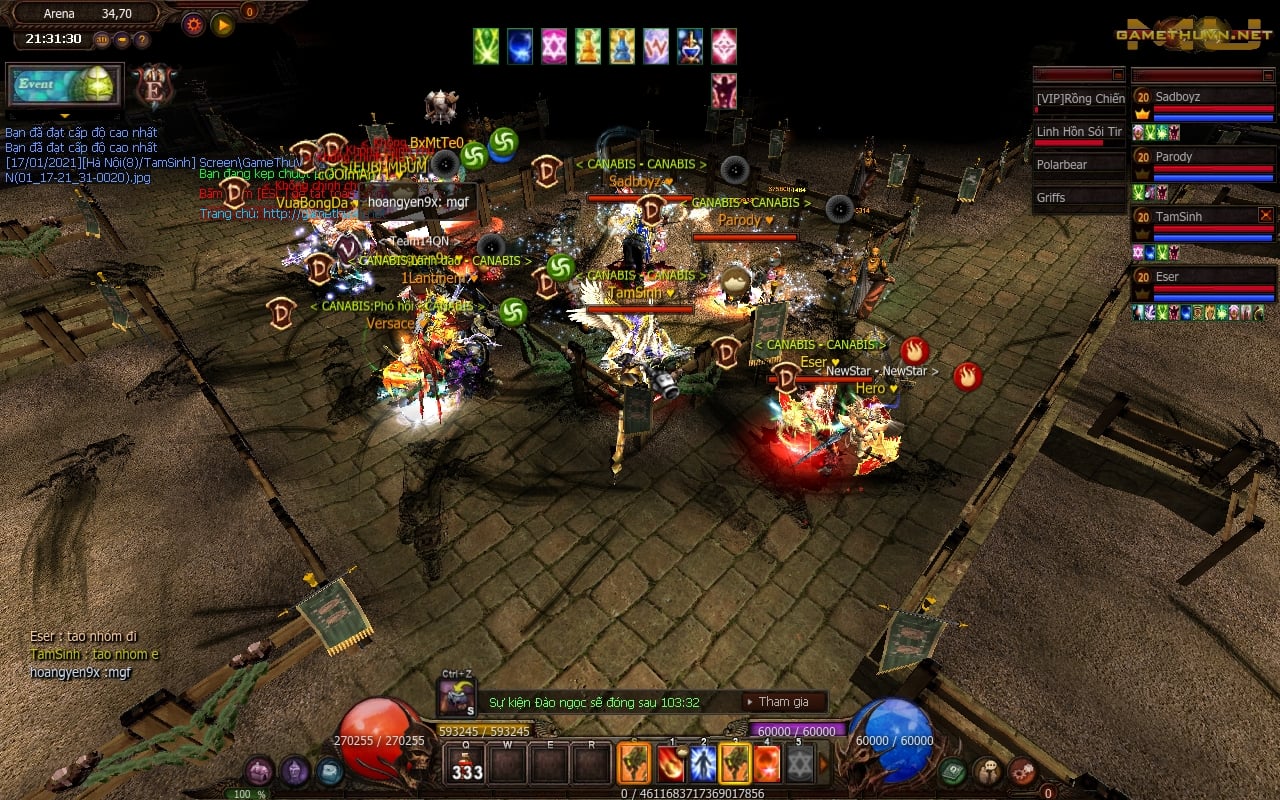Image resolution: width=1280 pixels, height=800 pixels.
Task: Open the gear settings button
Action: coord(193,24)
